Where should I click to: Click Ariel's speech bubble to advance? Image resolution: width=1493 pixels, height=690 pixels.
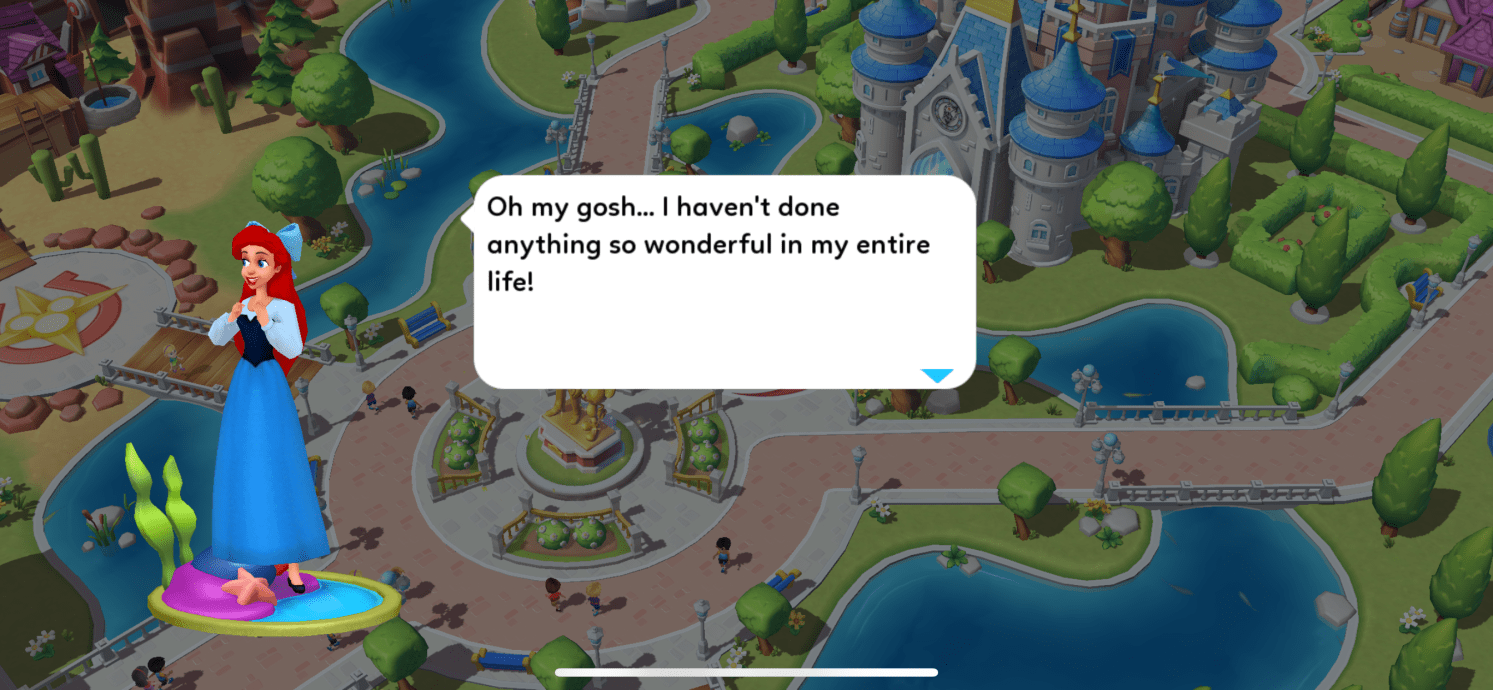click(724, 282)
